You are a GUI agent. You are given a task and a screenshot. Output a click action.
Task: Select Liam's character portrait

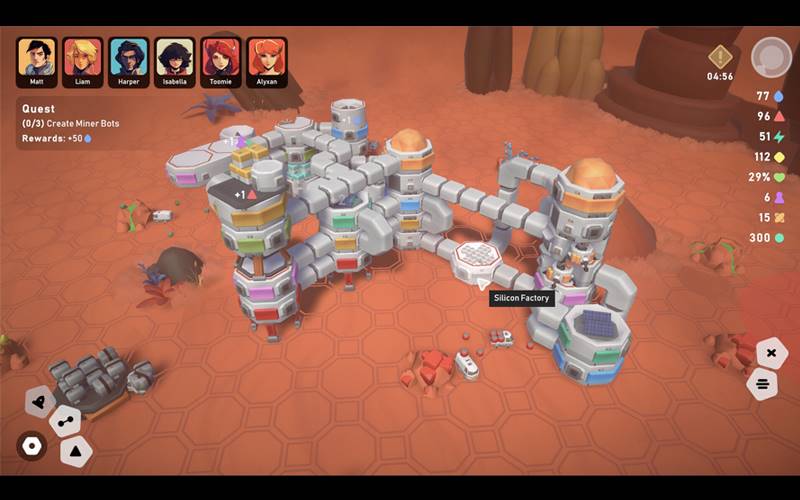point(82,61)
